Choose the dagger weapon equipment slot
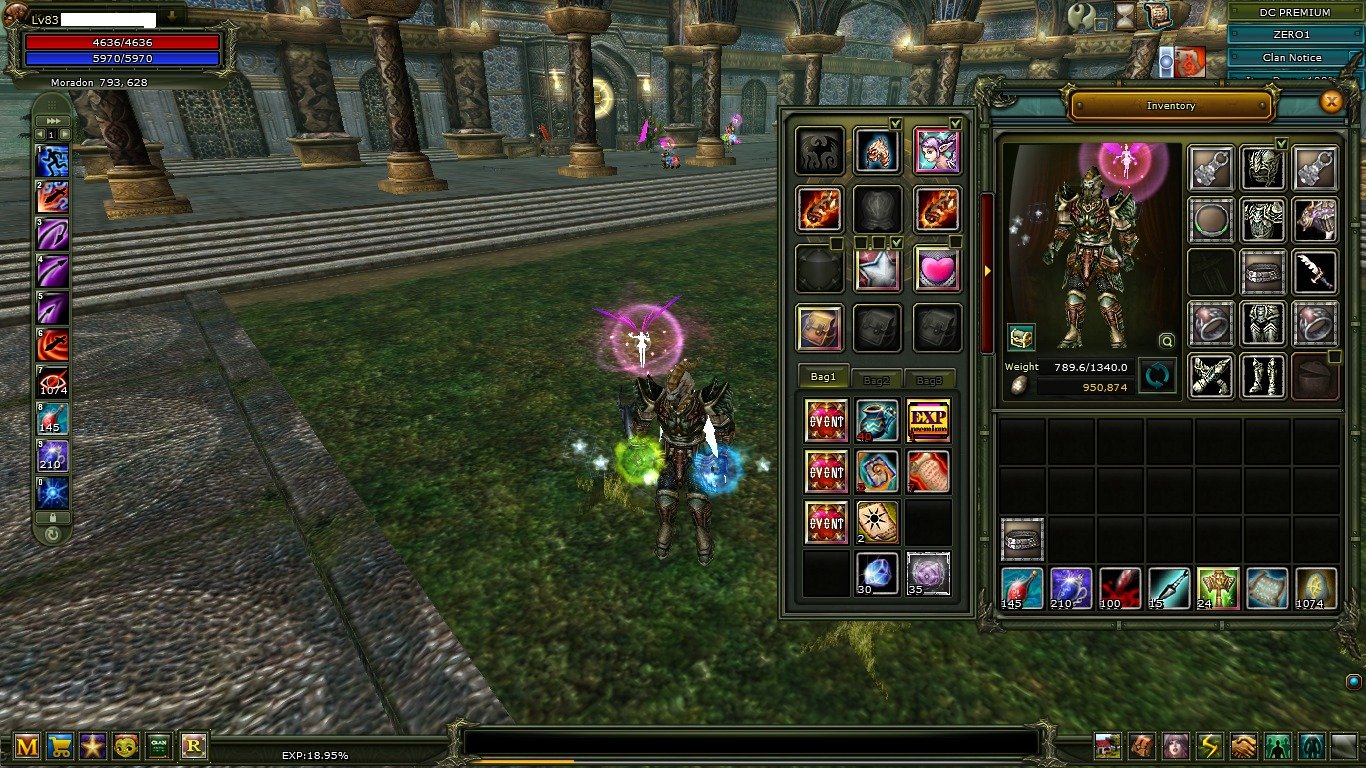 point(1315,272)
